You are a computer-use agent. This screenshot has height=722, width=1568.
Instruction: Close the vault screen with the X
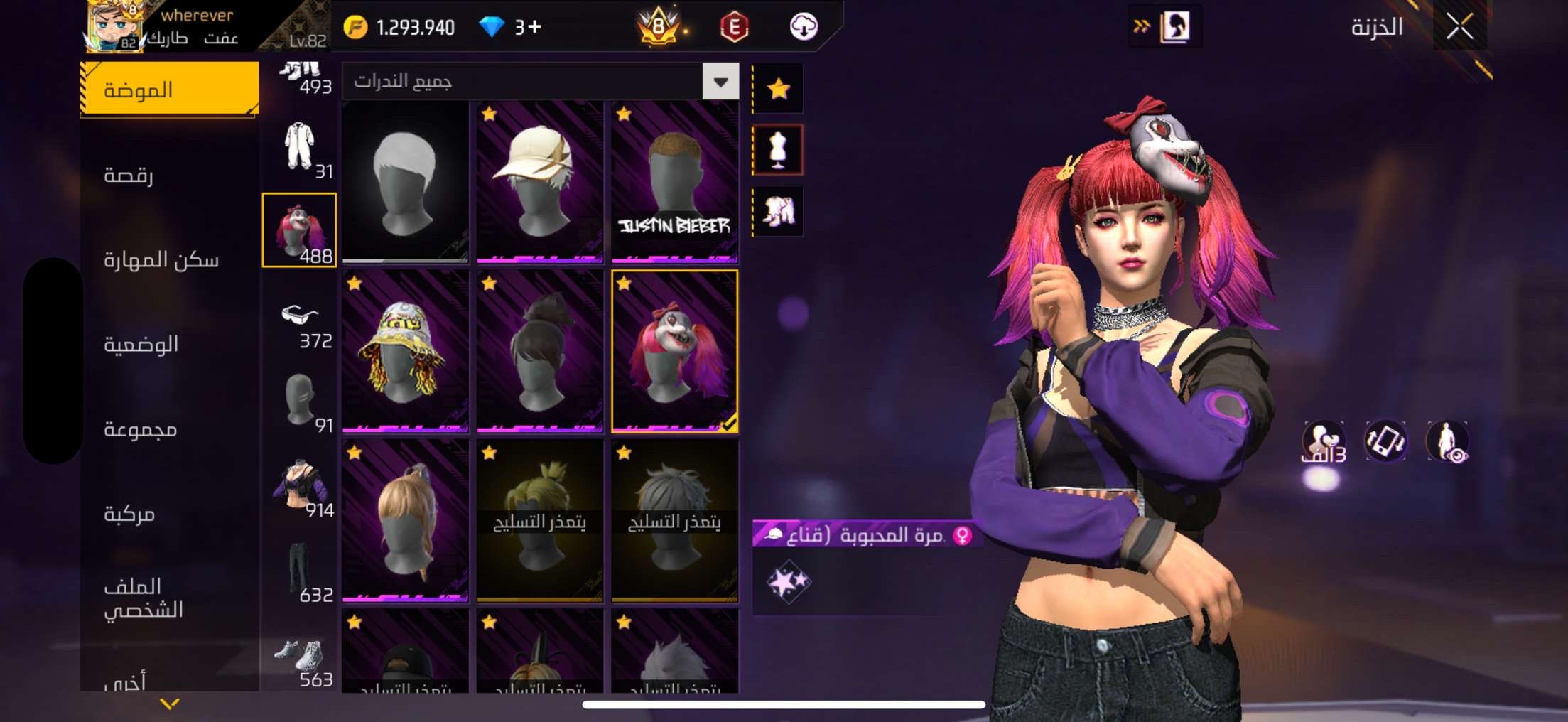tap(1459, 27)
